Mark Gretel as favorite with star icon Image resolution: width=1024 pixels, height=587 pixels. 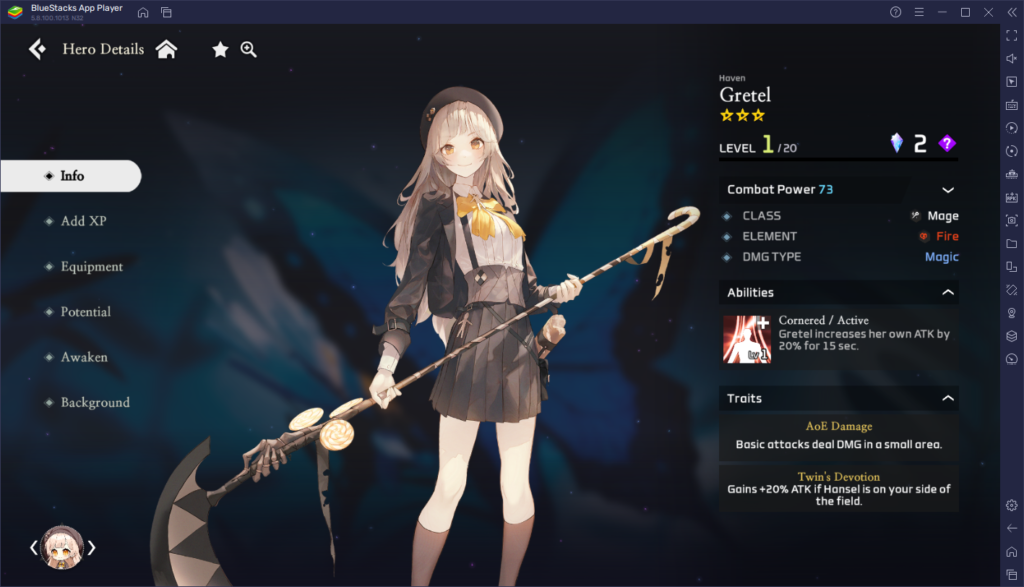click(x=220, y=49)
